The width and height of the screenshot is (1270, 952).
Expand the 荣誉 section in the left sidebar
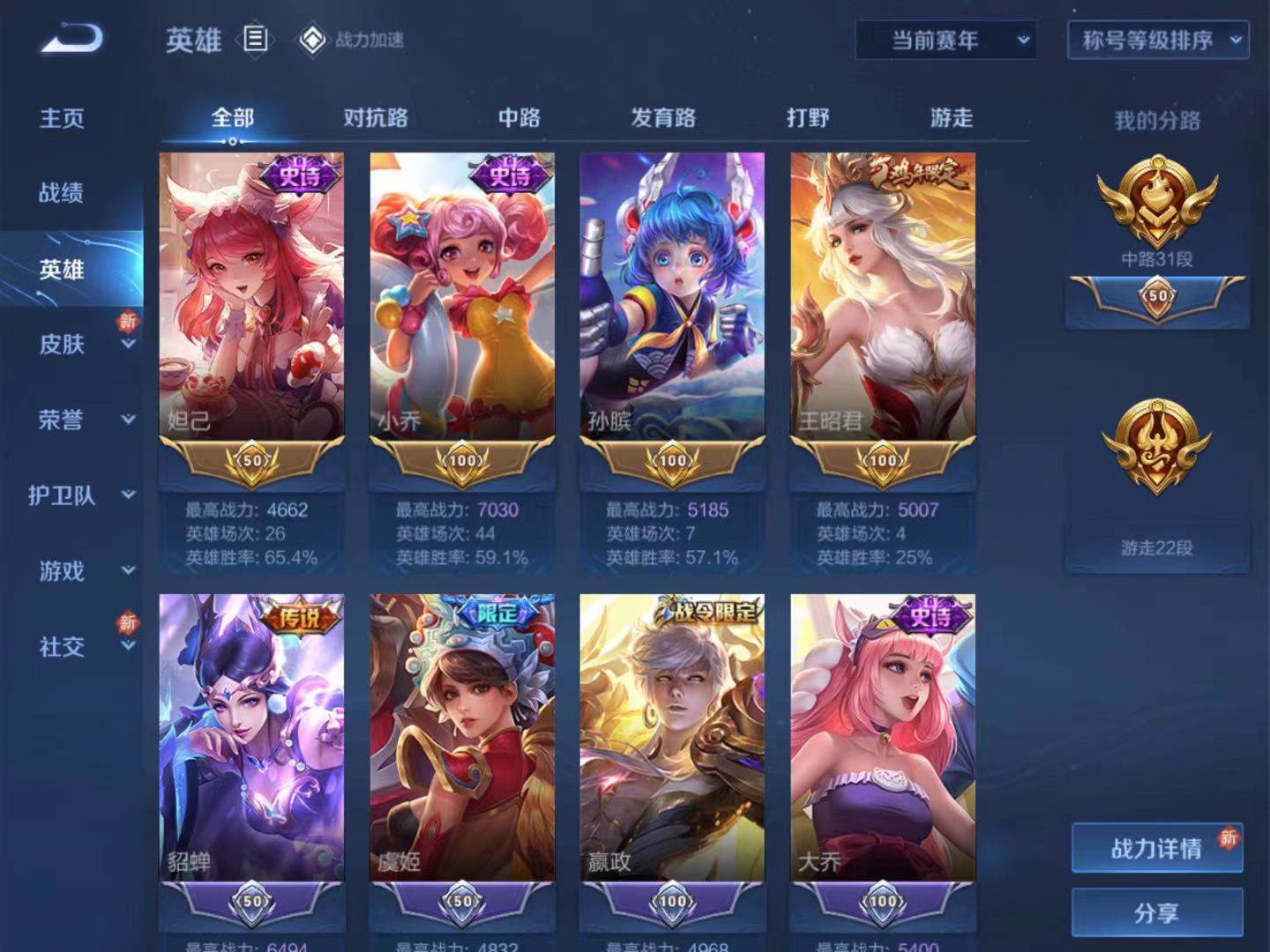[60, 421]
